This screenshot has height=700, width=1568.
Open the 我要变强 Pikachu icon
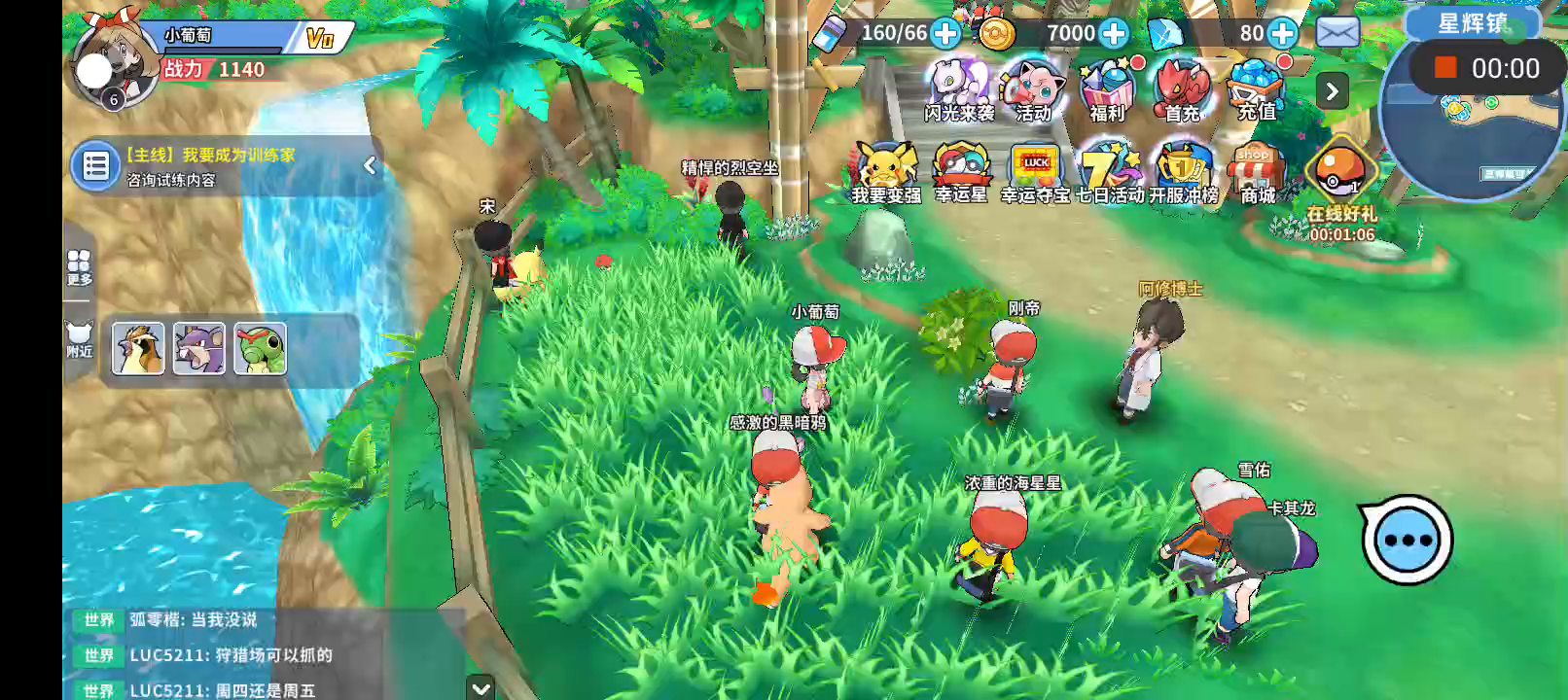tap(886, 172)
